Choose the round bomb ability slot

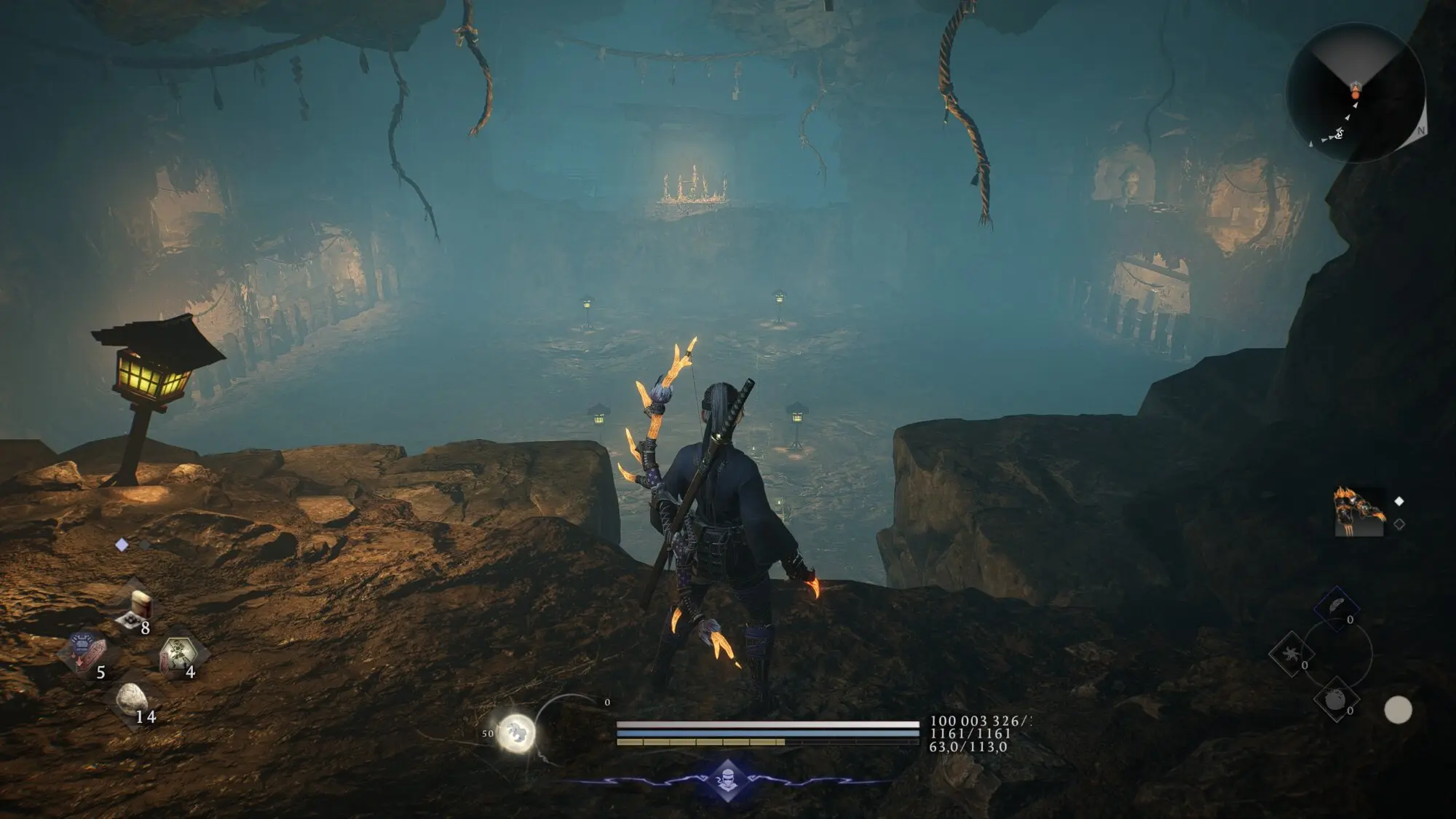[x=1336, y=700]
